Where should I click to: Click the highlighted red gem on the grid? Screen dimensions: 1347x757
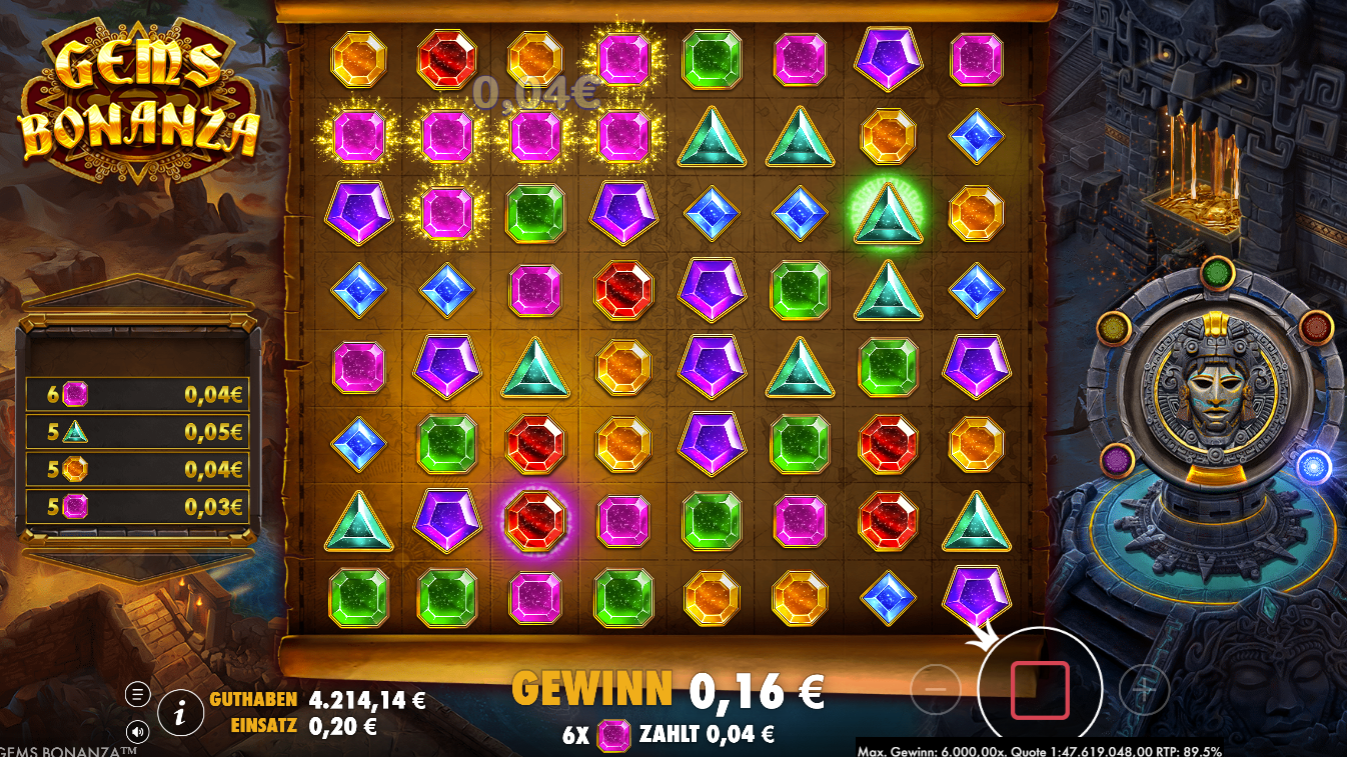pyautogui.click(x=536, y=519)
